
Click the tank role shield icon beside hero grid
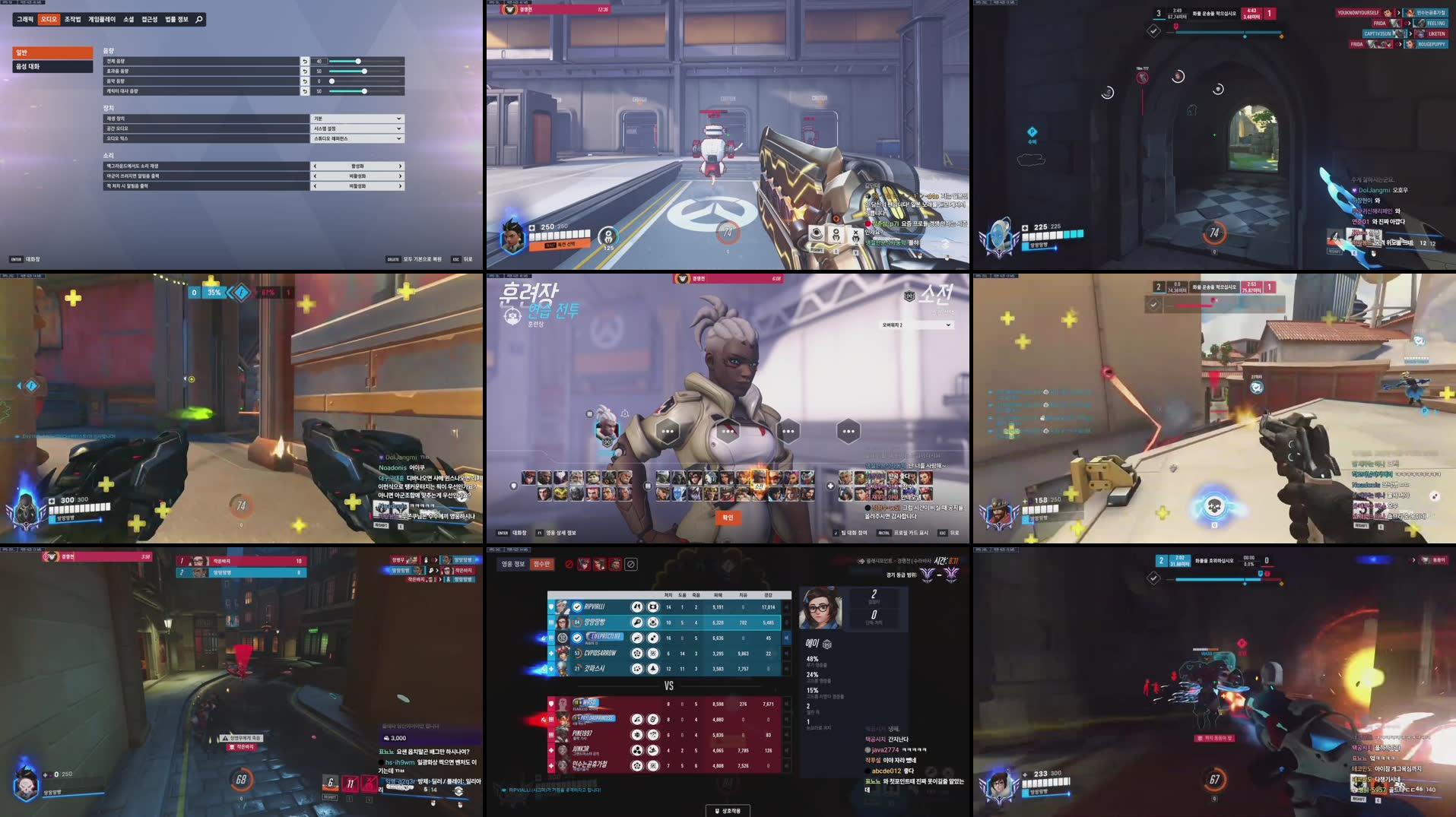[512, 485]
